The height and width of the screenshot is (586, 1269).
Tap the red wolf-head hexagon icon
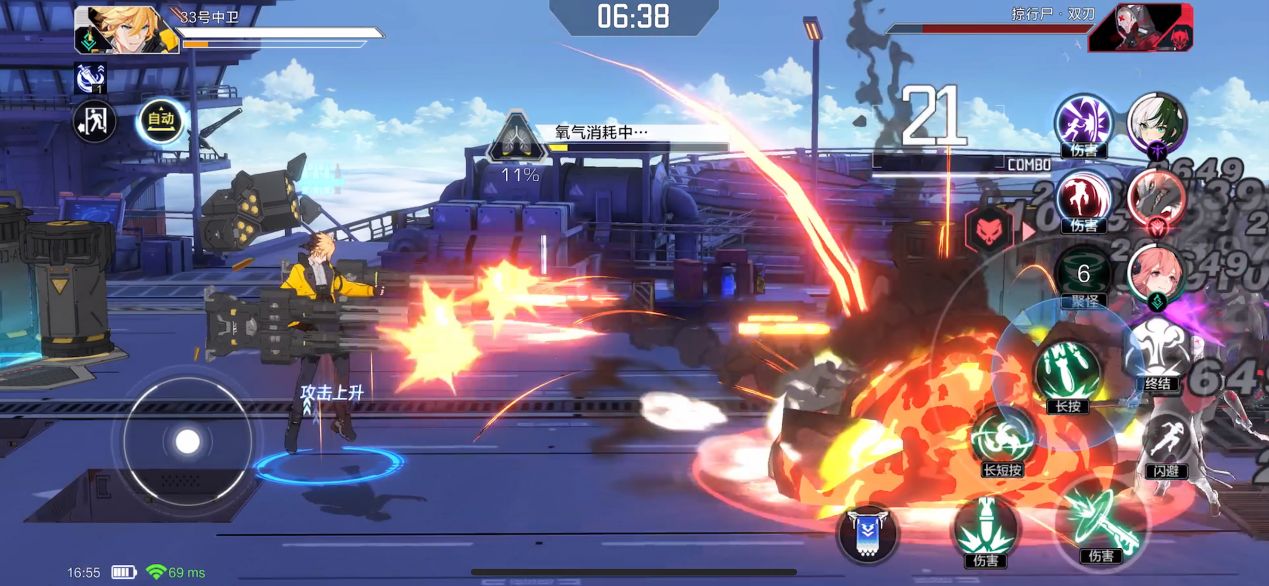tap(989, 231)
